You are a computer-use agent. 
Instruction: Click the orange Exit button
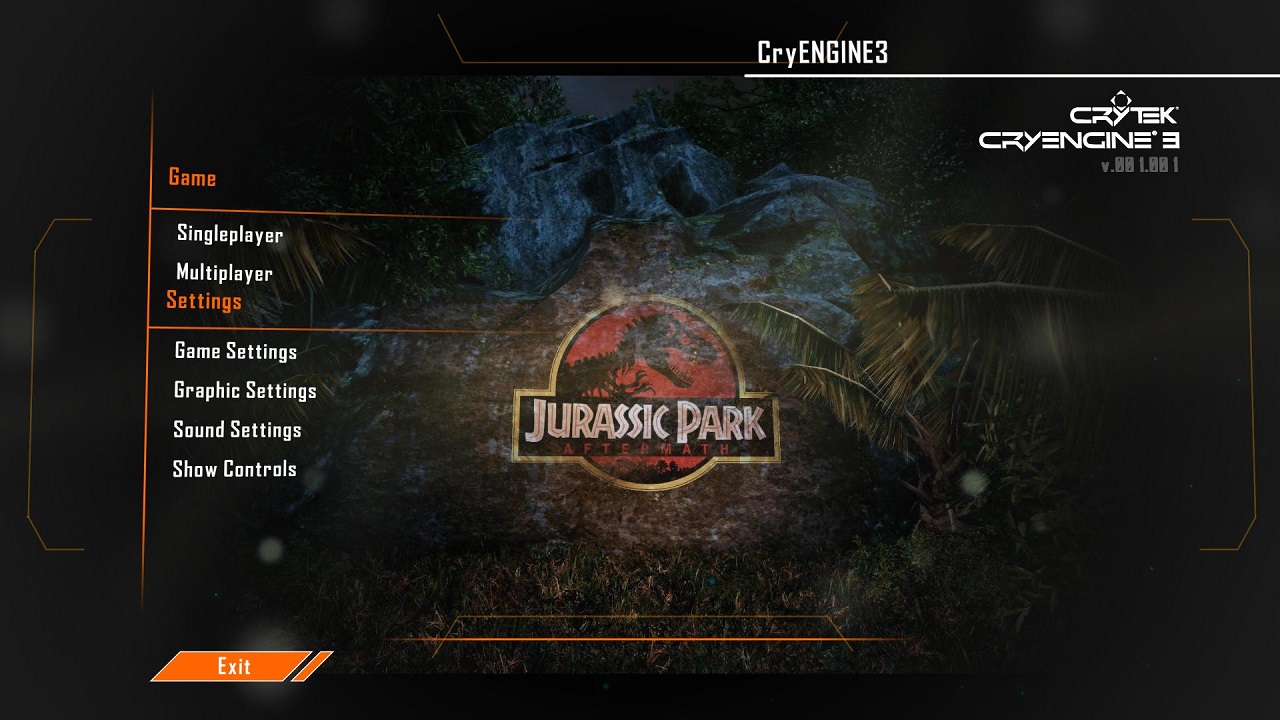point(234,666)
